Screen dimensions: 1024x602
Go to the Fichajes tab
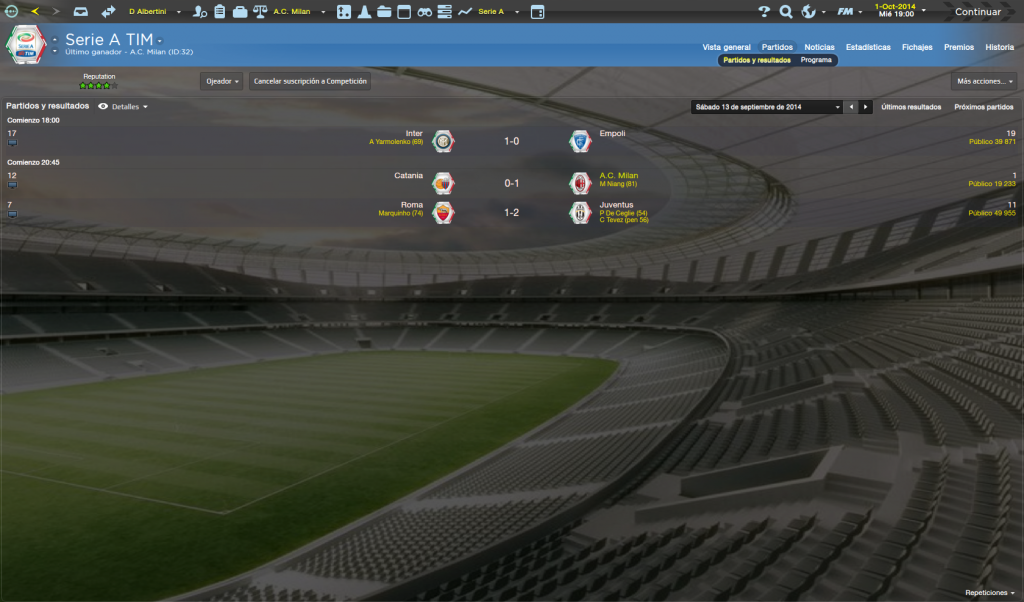coord(917,47)
